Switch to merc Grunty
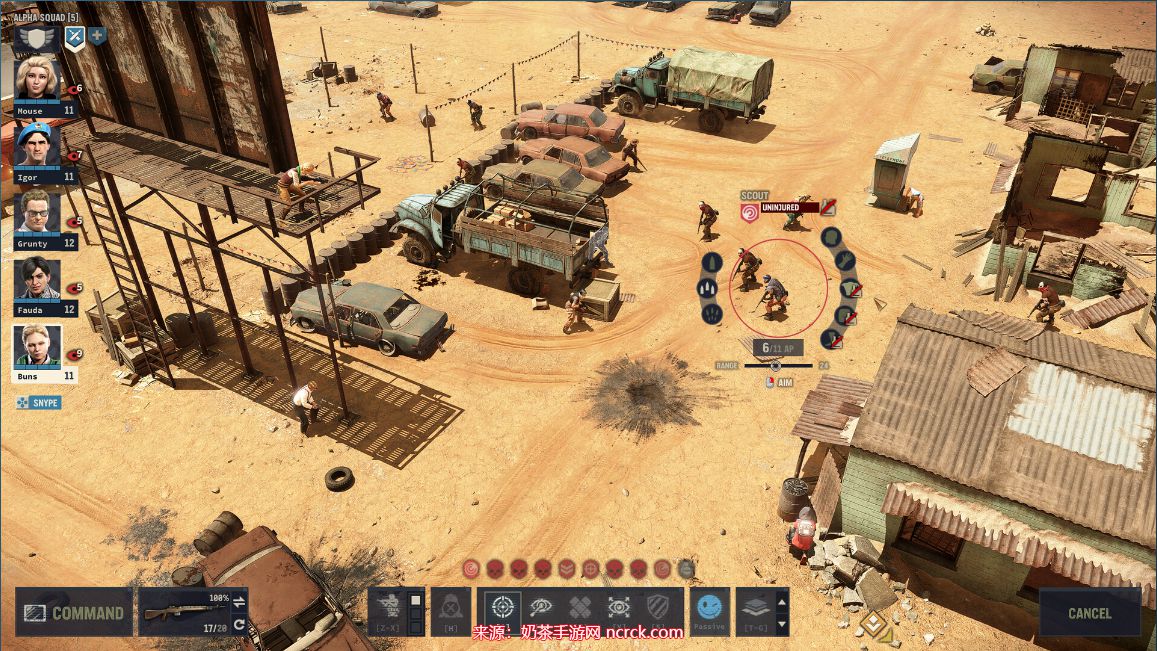This screenshot has width=1157, height=651. (38, 212)
